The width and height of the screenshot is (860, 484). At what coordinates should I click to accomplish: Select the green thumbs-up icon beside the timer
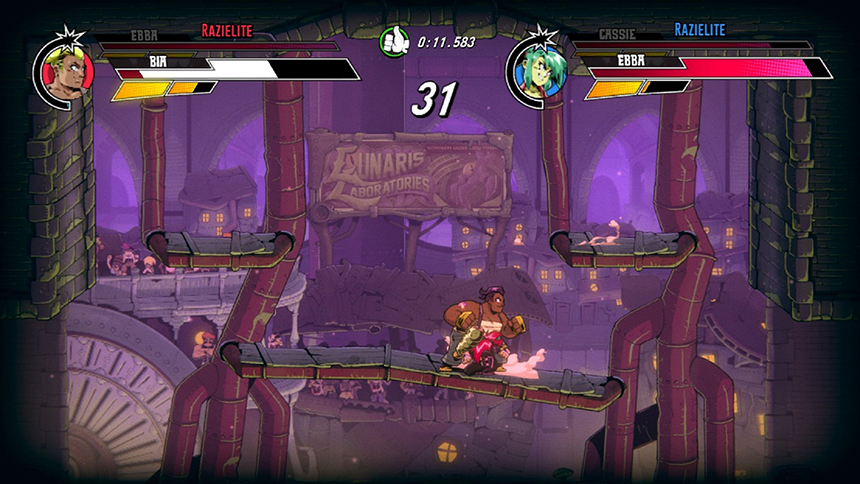[x=394, y=42]
